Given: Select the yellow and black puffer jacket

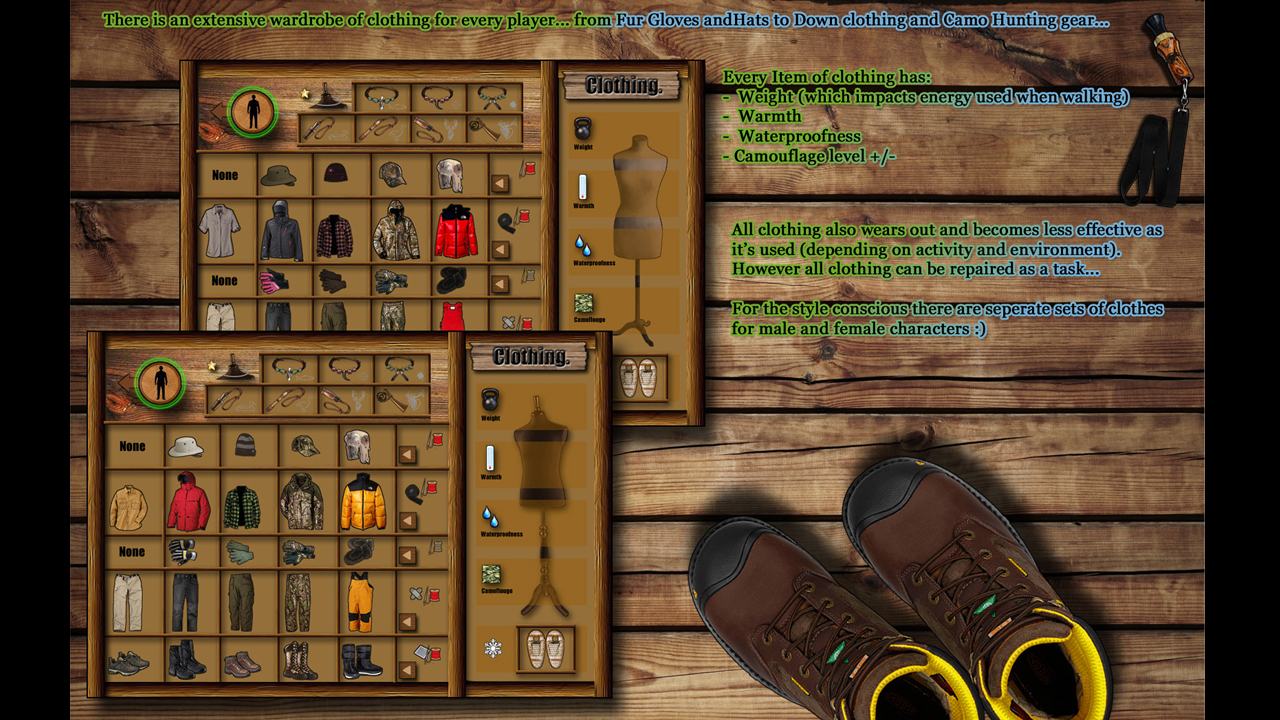Looking at the screenshot, I should (x=363, y=502).
